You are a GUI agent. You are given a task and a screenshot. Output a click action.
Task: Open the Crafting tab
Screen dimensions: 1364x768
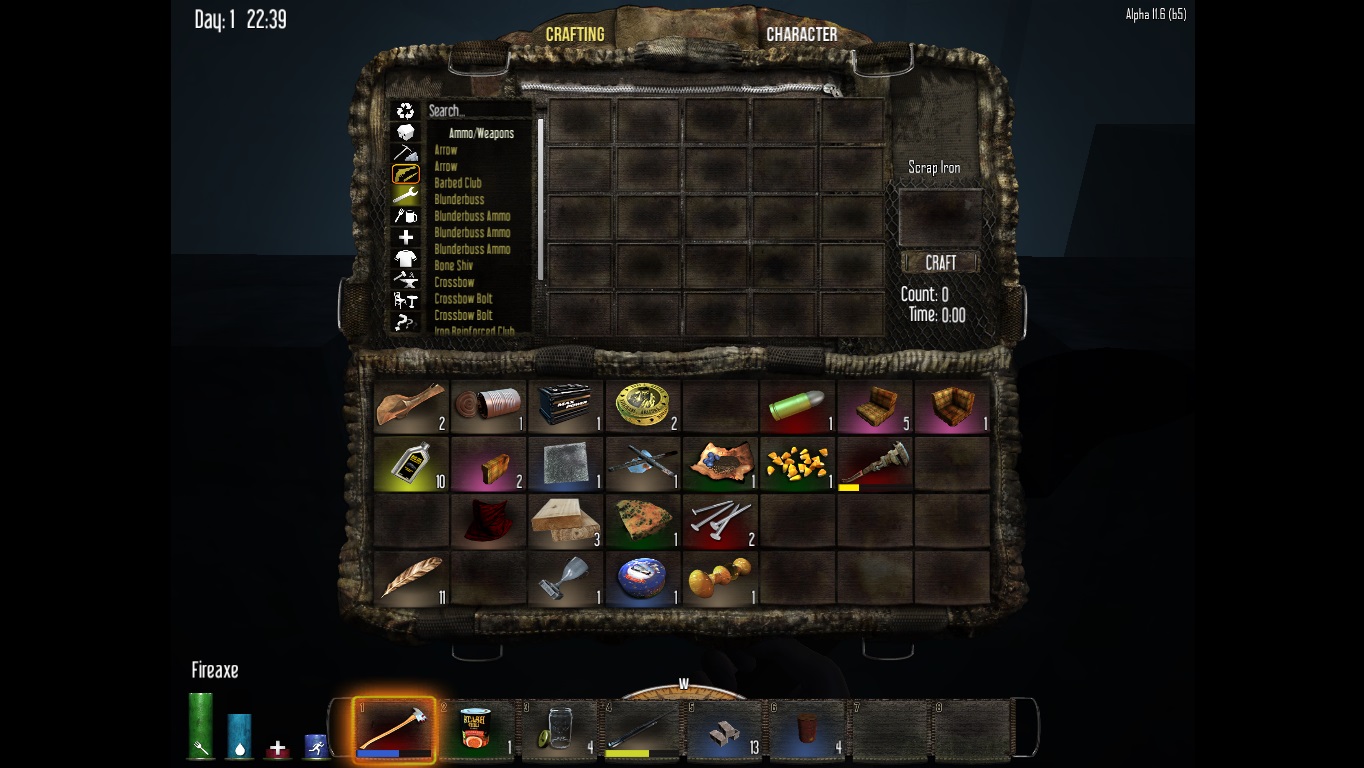pos(575,34)
